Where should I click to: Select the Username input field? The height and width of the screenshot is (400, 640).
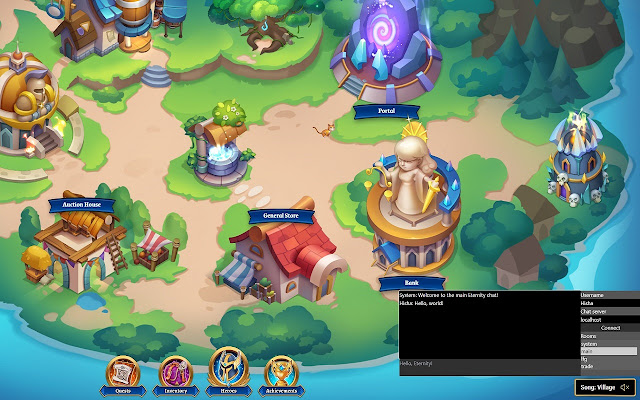(x=608, y=304)
